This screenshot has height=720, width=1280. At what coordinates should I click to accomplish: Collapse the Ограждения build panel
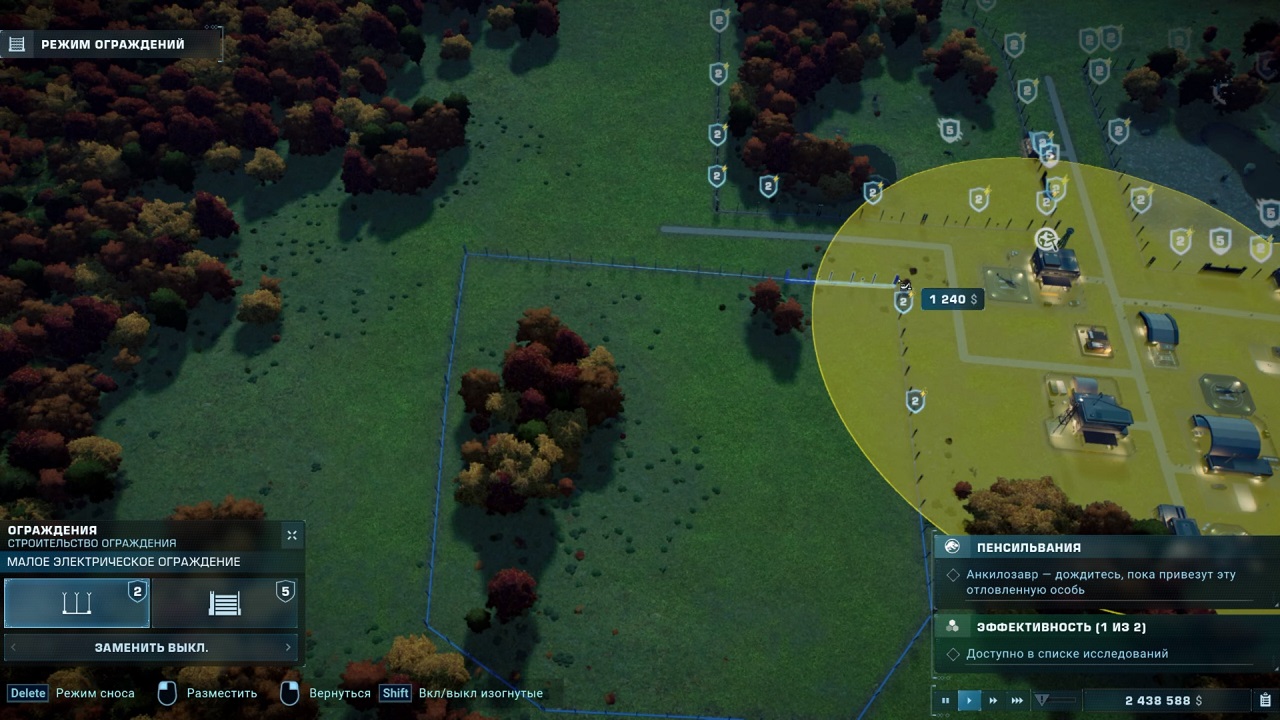291,536
